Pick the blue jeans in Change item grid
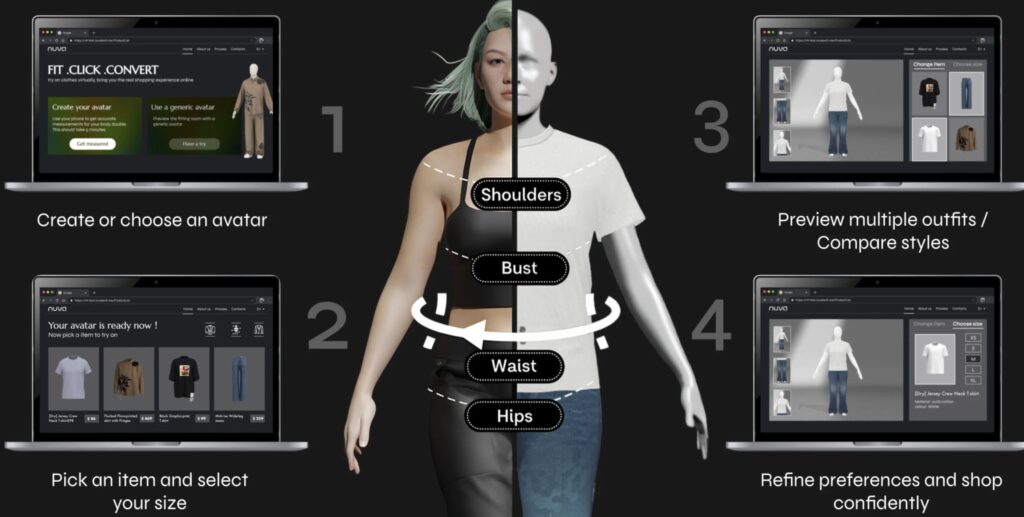The image size is (1024, 517). tap(966, 93)
